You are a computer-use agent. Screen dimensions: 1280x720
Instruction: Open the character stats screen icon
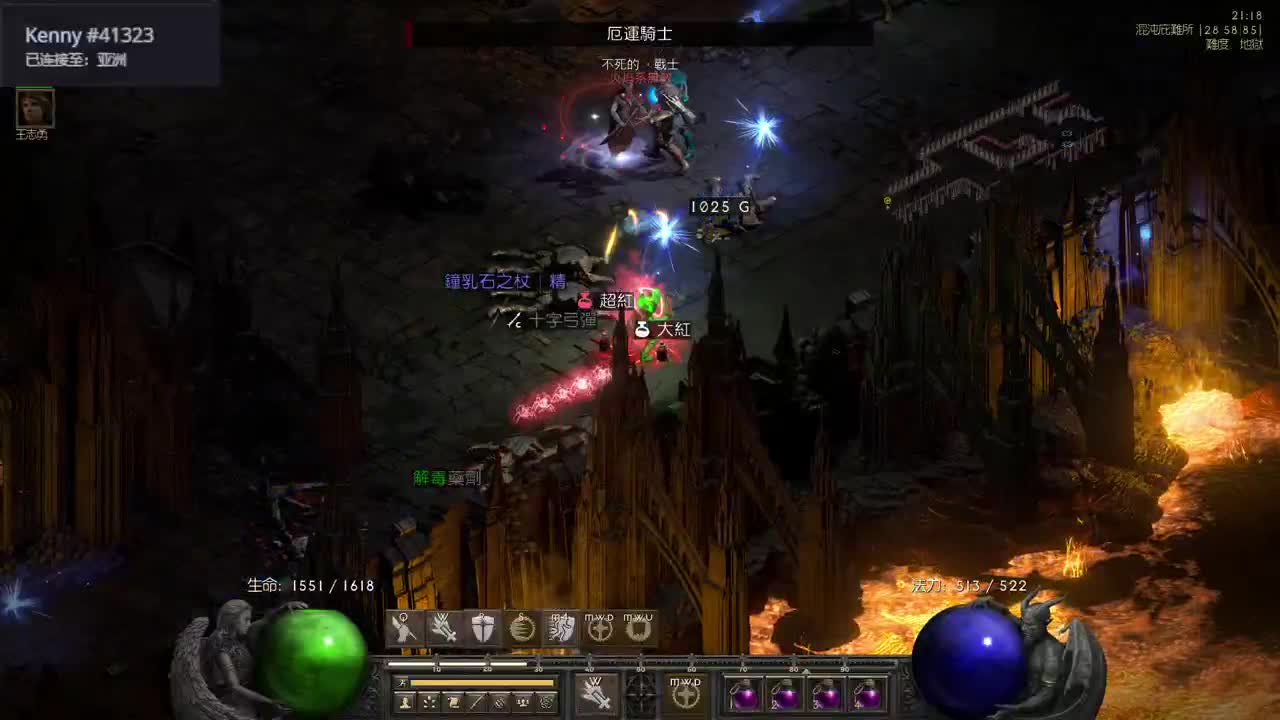tap(404, 703)
